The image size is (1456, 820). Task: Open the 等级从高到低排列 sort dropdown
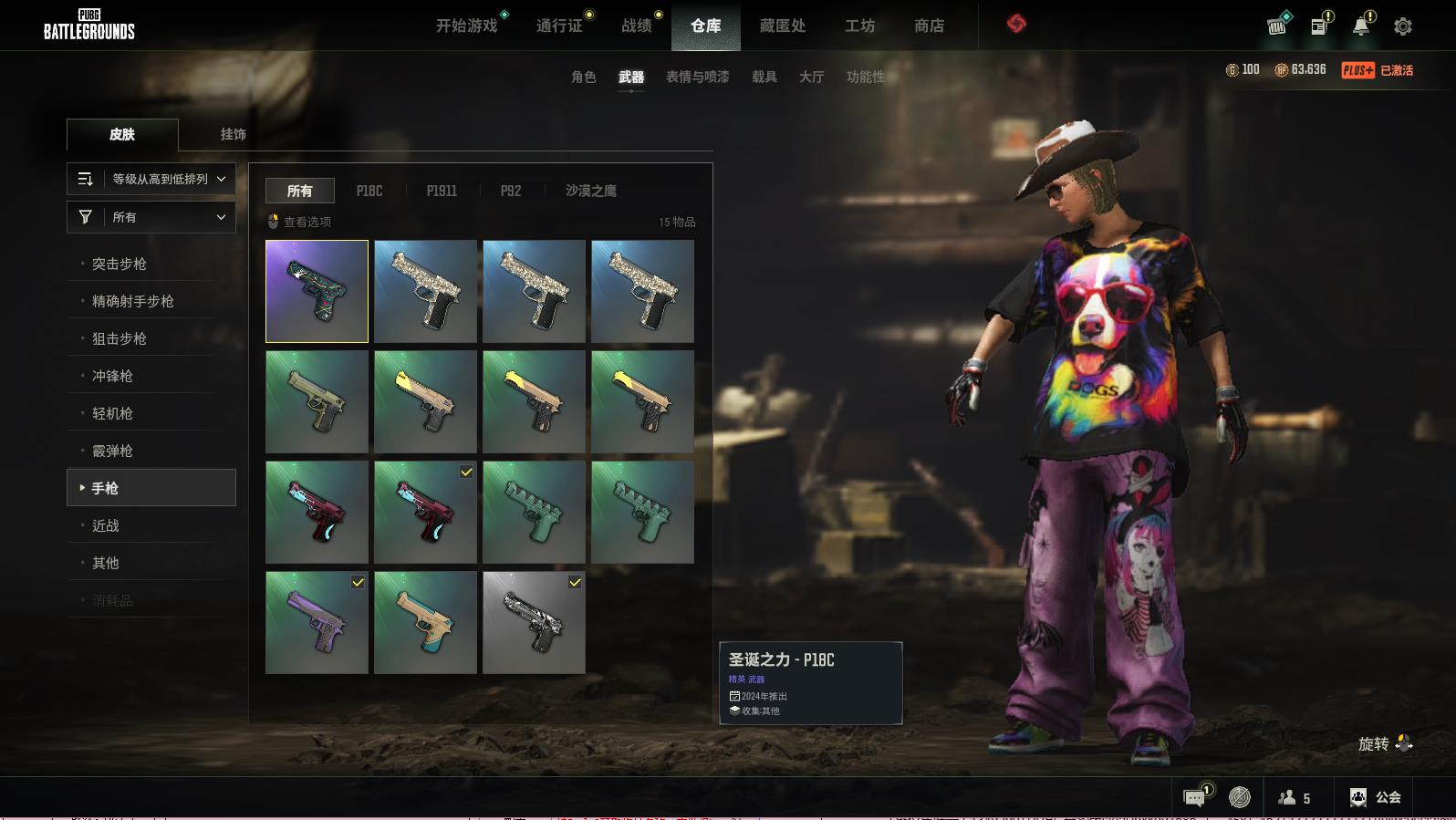(151, 179)
